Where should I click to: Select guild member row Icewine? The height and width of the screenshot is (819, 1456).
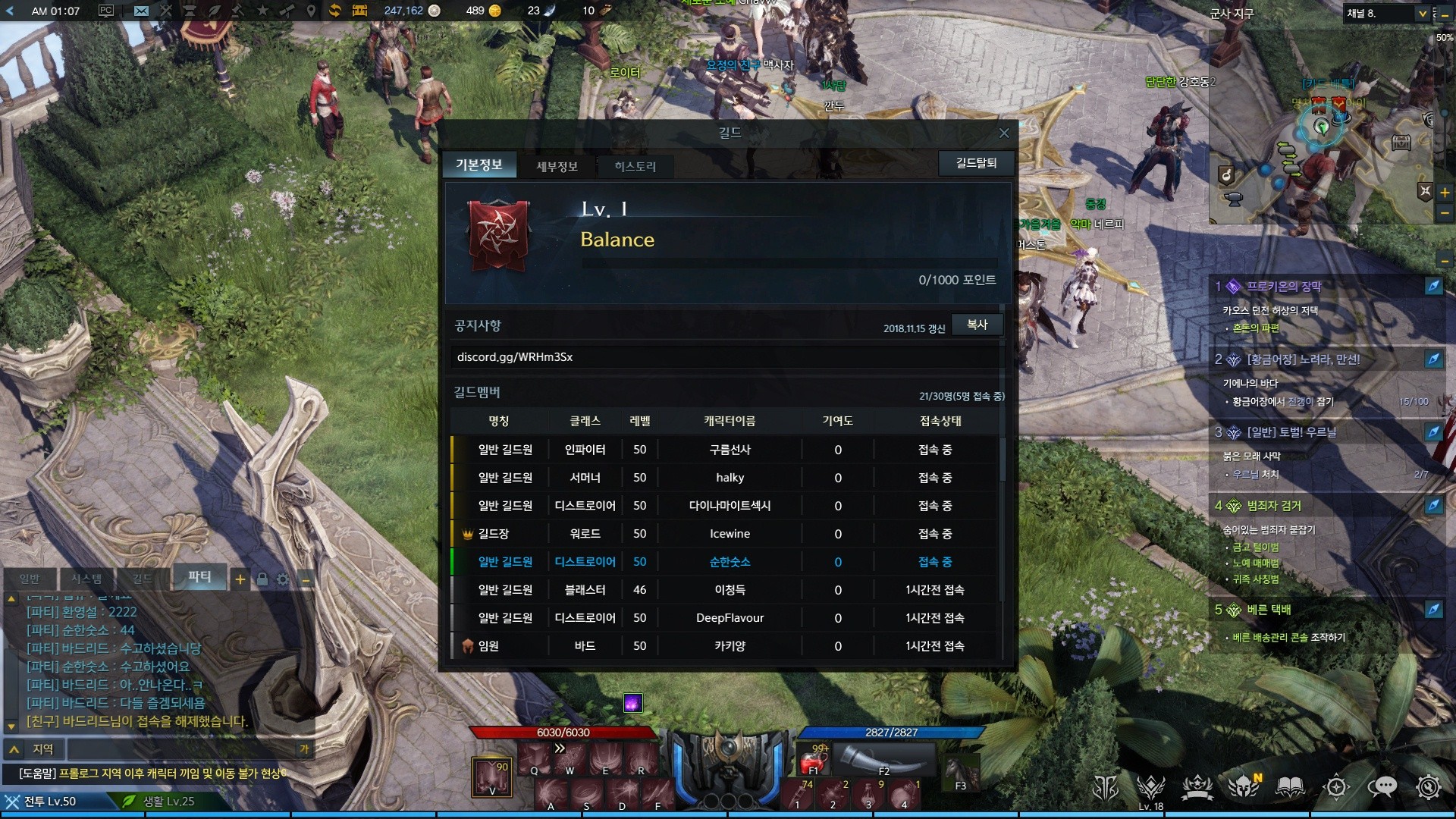click(729, 534)
